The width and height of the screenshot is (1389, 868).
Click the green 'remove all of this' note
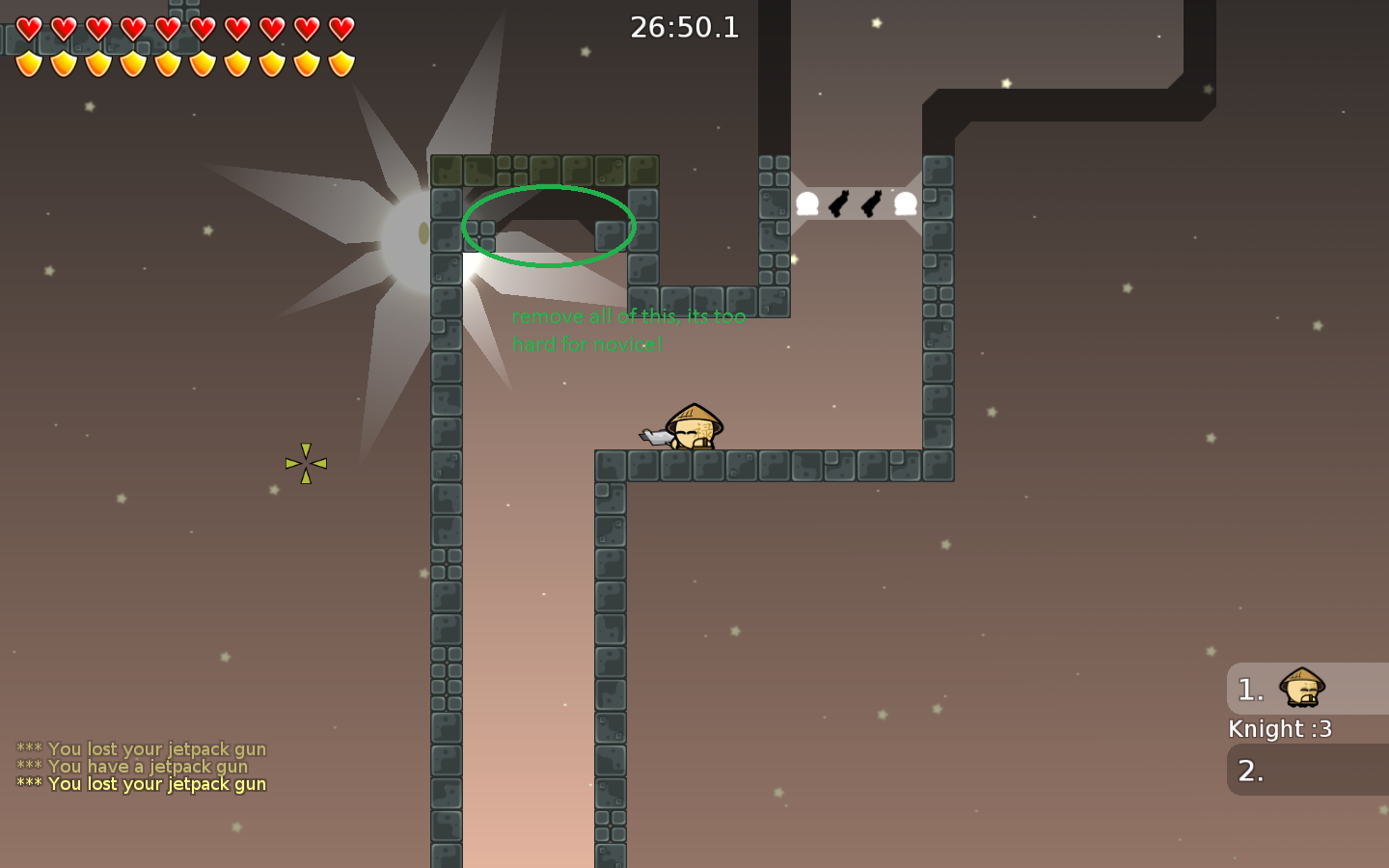click(628, 329)
